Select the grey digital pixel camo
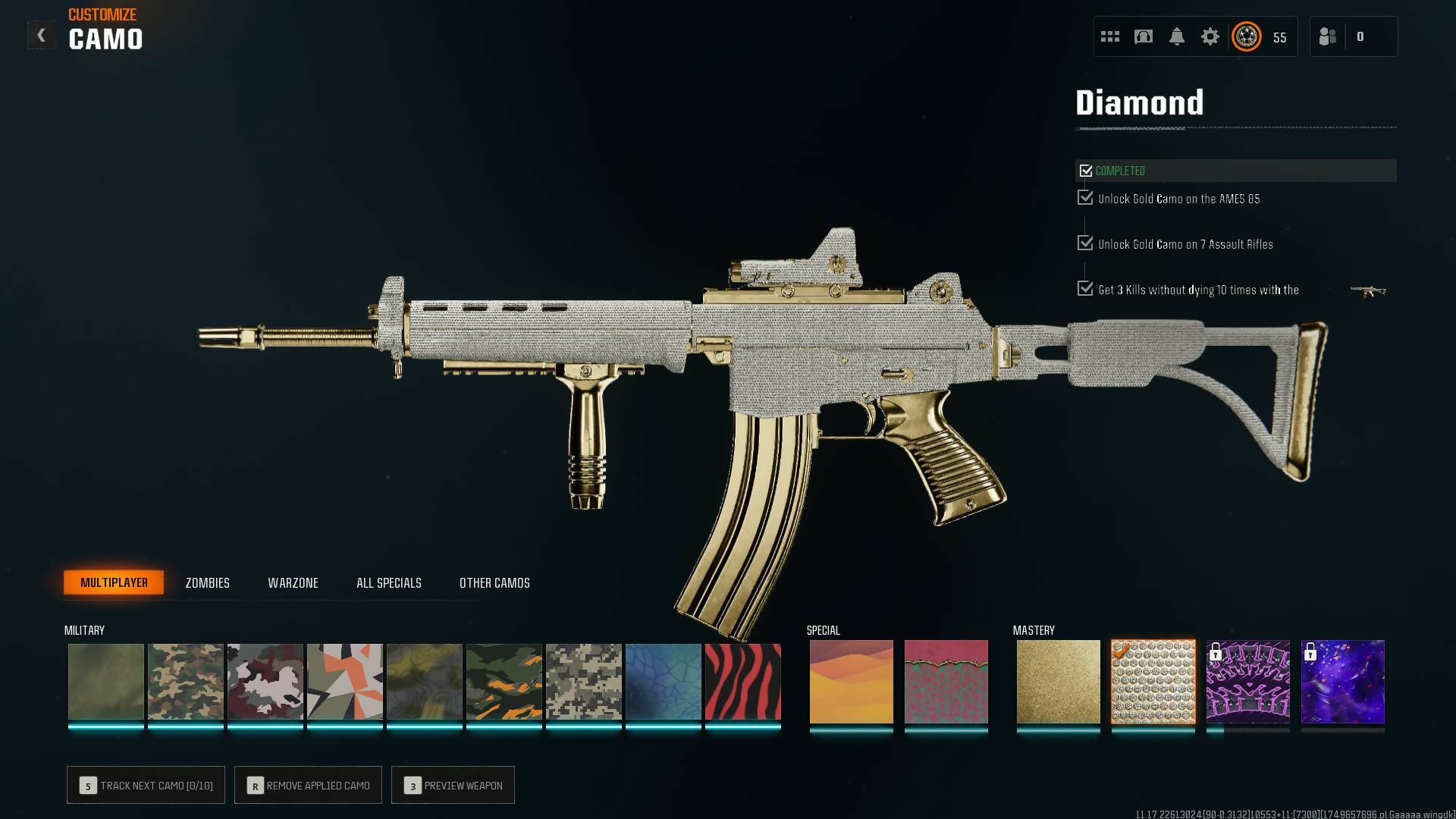This screenshot has width=1456, height=819. (583, 681)
